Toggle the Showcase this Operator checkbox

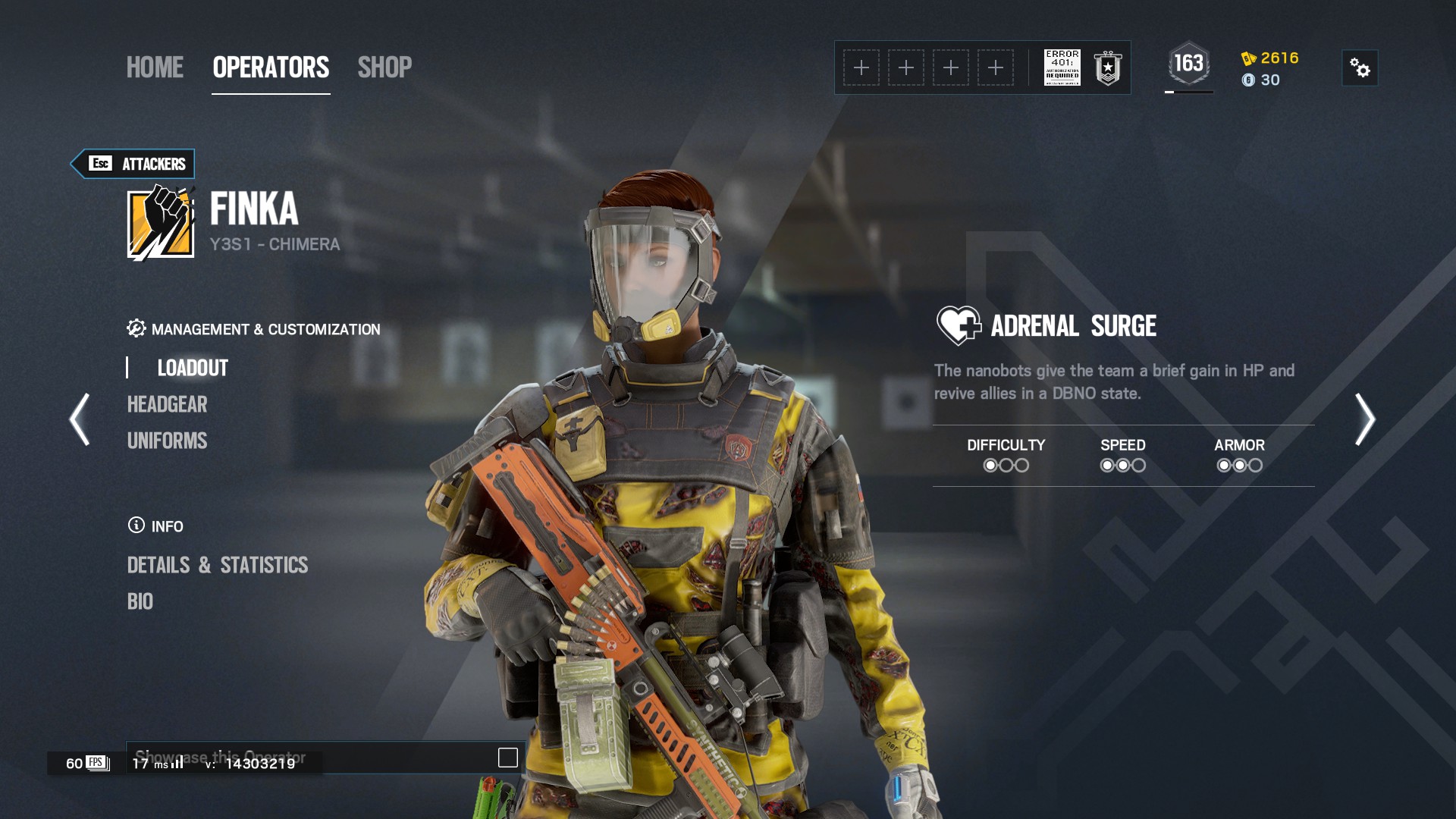pos(507,758)
